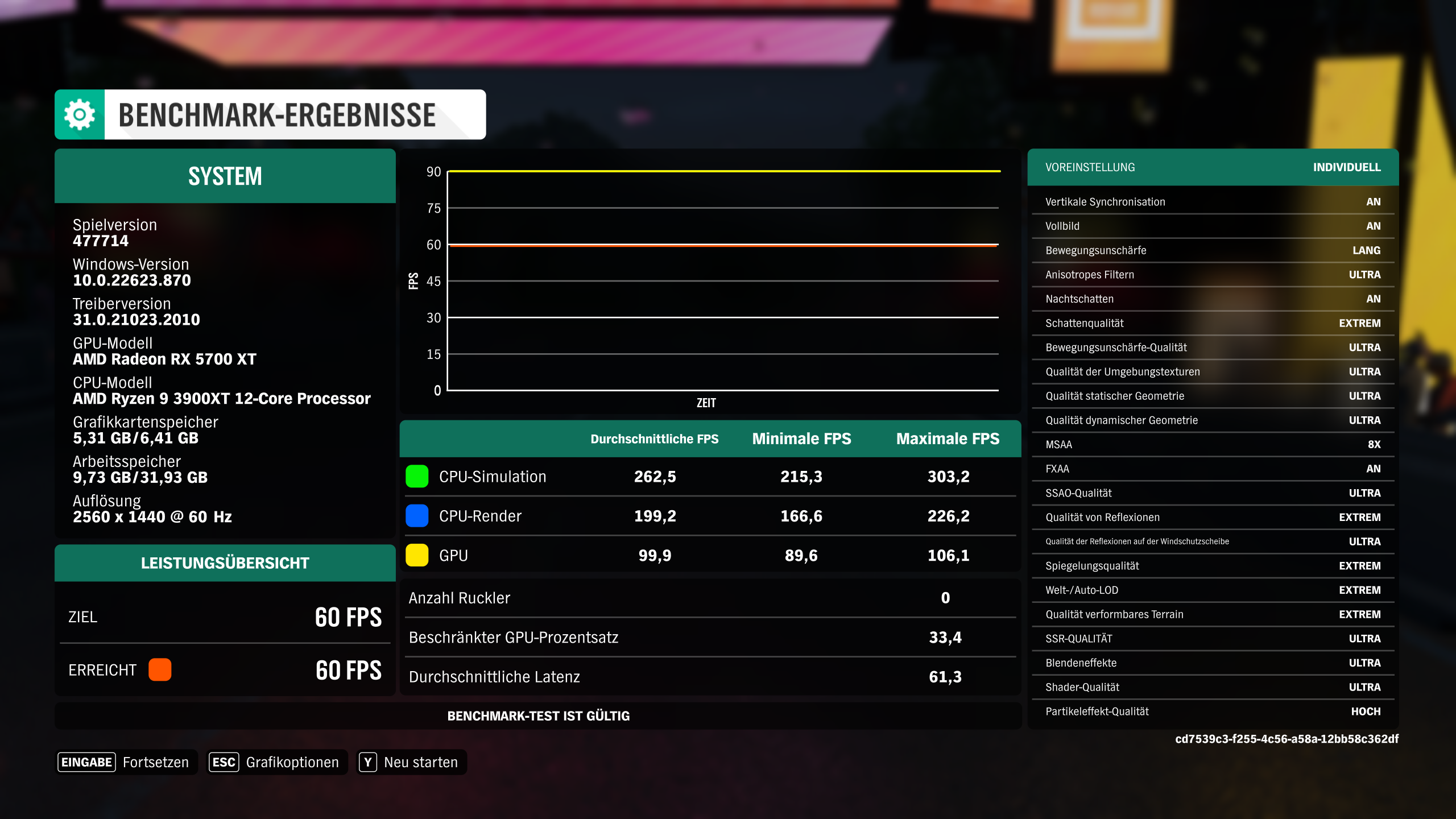Click the yellow GPU legend square

[x=416, y=555]
